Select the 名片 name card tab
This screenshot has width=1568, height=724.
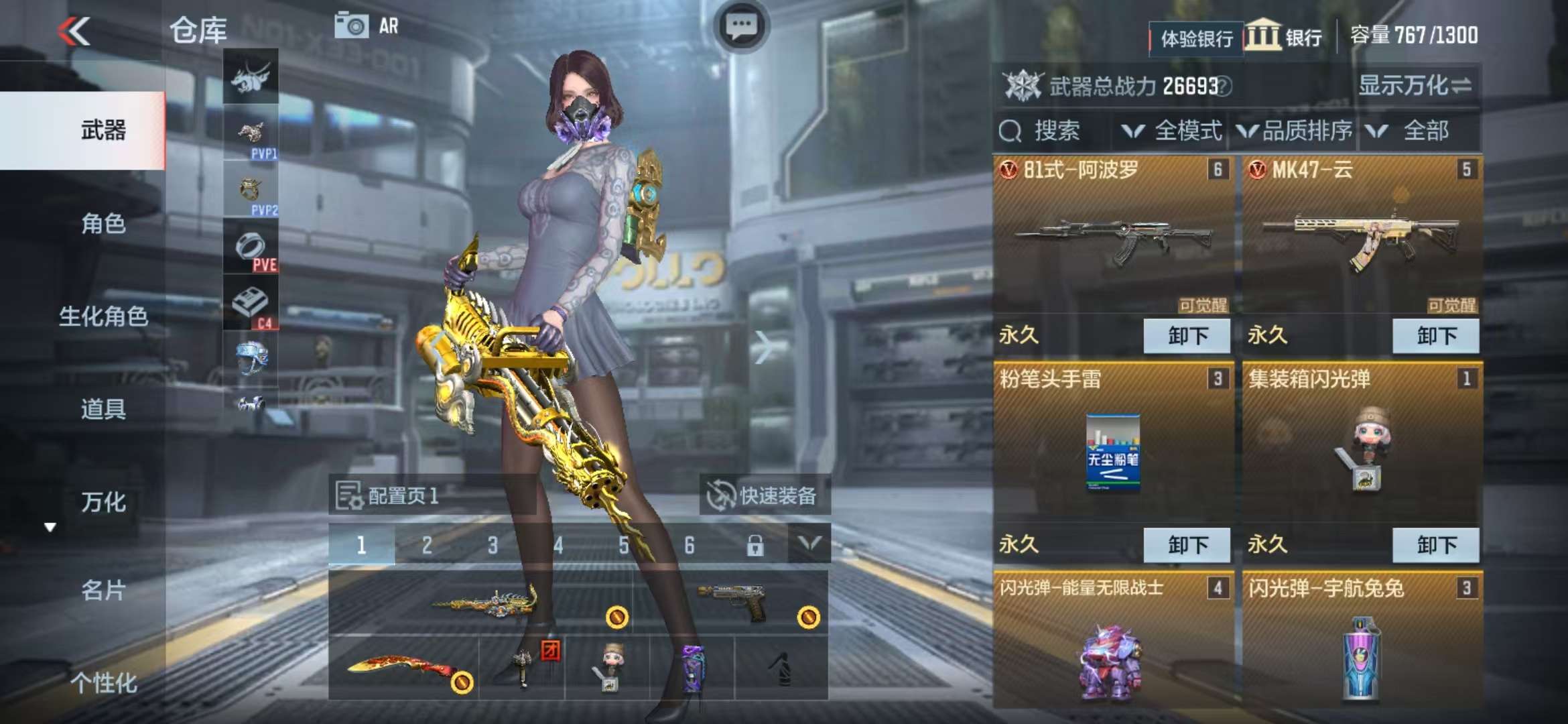(x=103, y=590)
